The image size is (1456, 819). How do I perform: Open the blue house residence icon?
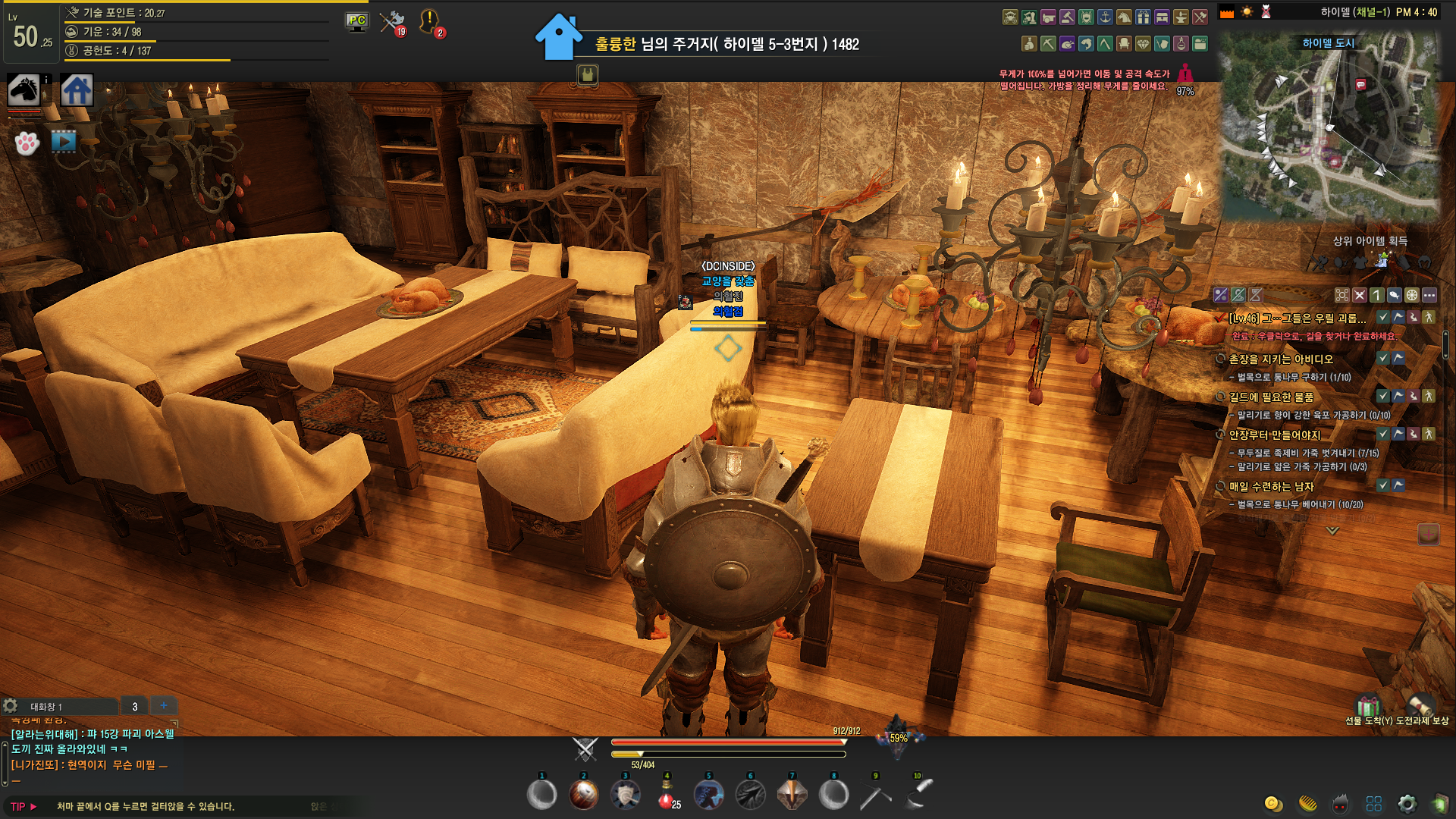(x=77, y=91)
